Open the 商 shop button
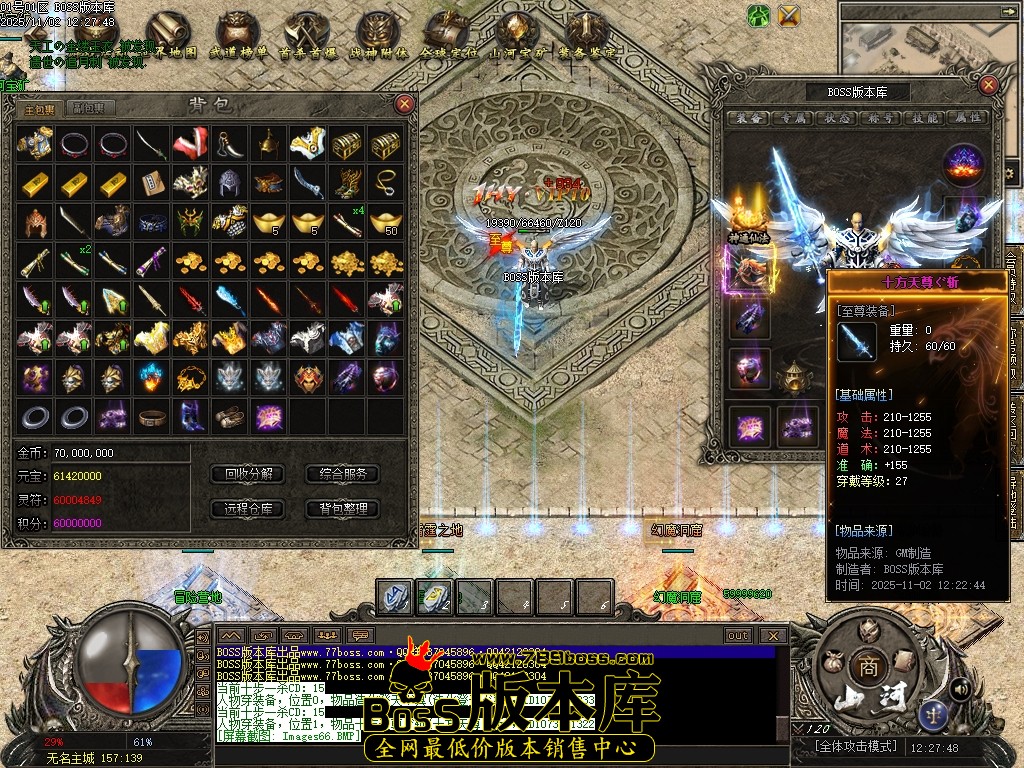This screenshot has width=1024, height=768. click(x=866, y=668)
